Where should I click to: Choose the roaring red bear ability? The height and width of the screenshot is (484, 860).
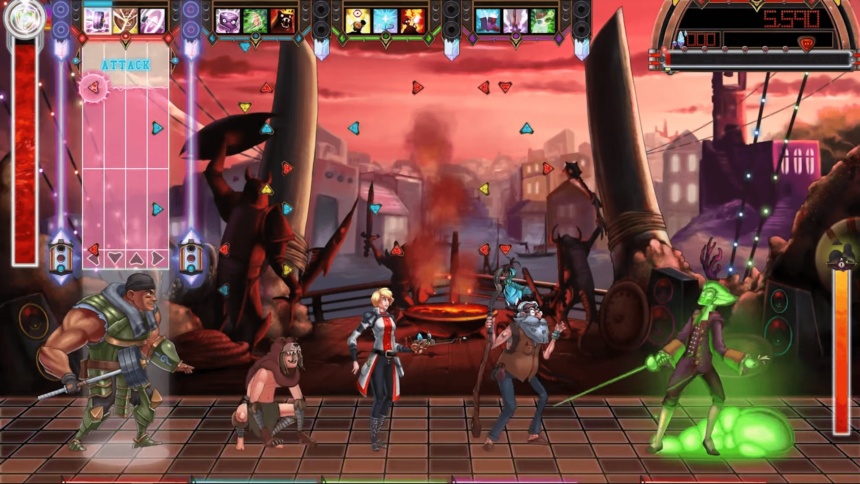pos(282,20)
